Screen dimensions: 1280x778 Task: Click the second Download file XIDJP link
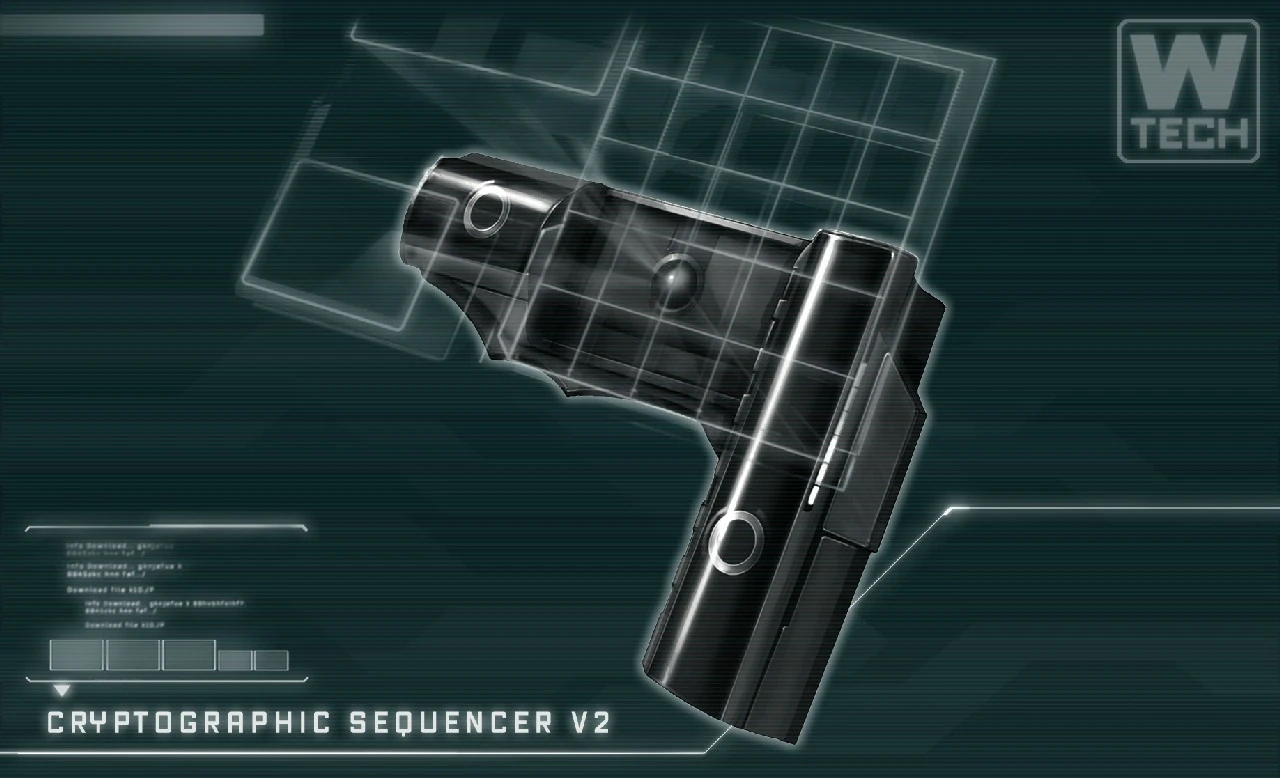click(125, 625)
